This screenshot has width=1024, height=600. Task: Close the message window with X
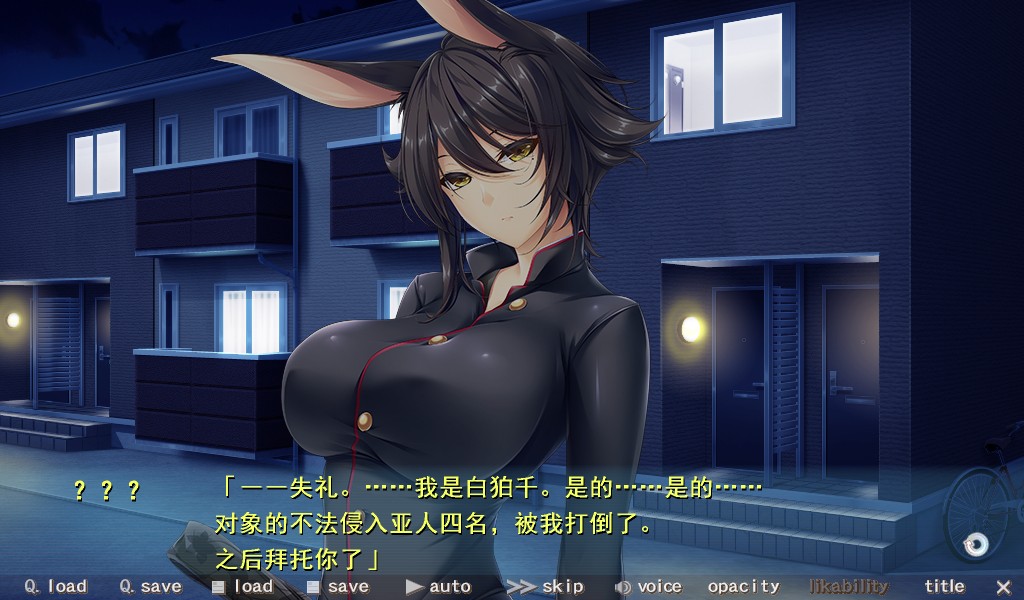[x=1003, y=587]
